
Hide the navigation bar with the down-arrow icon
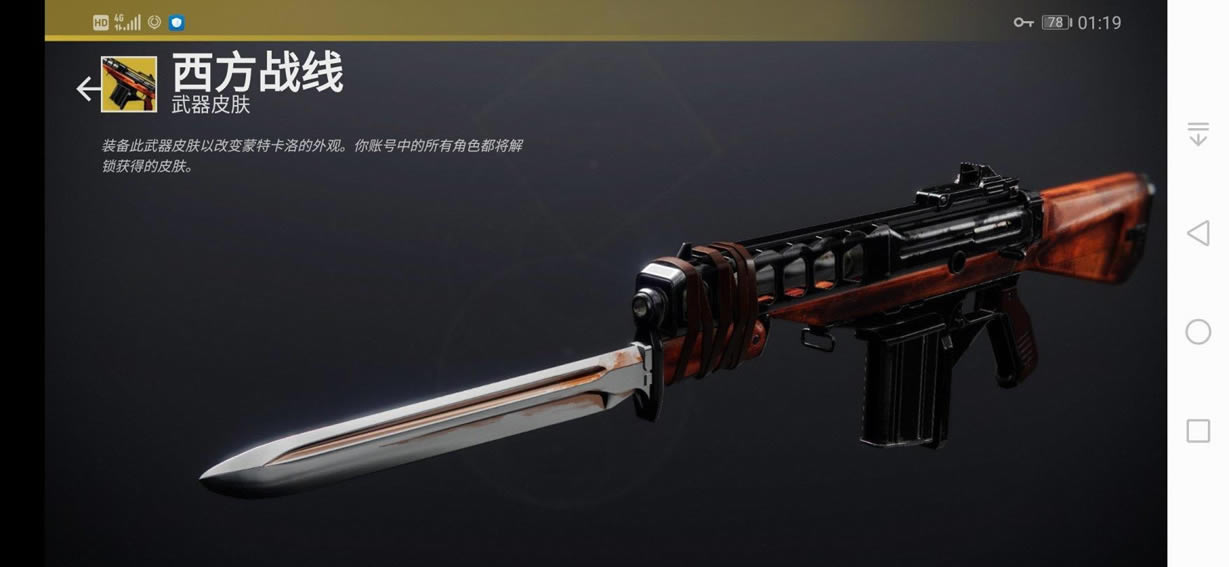coord(1198,134)
